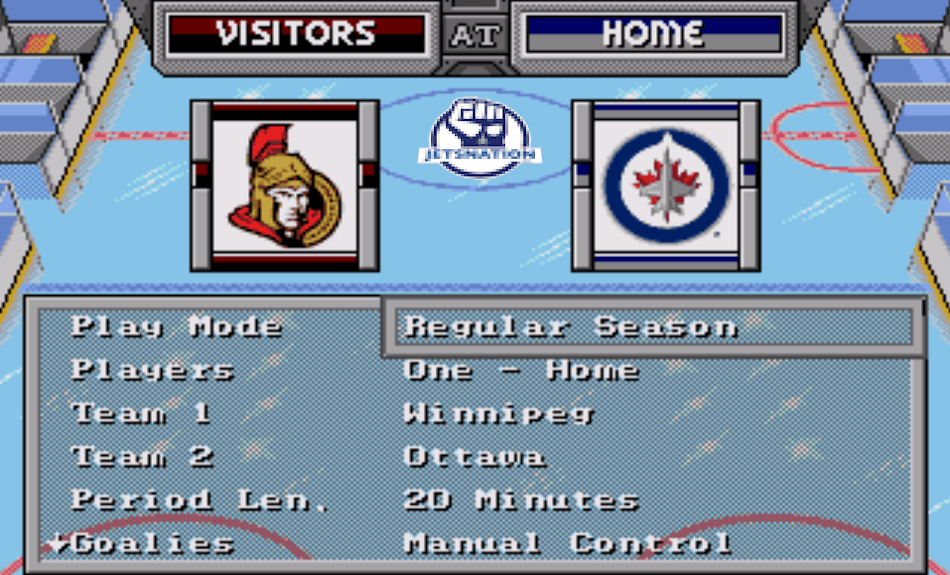950x575 pixels.
Task: Click the Winnipeg Jets home logo
Action: 666,185
